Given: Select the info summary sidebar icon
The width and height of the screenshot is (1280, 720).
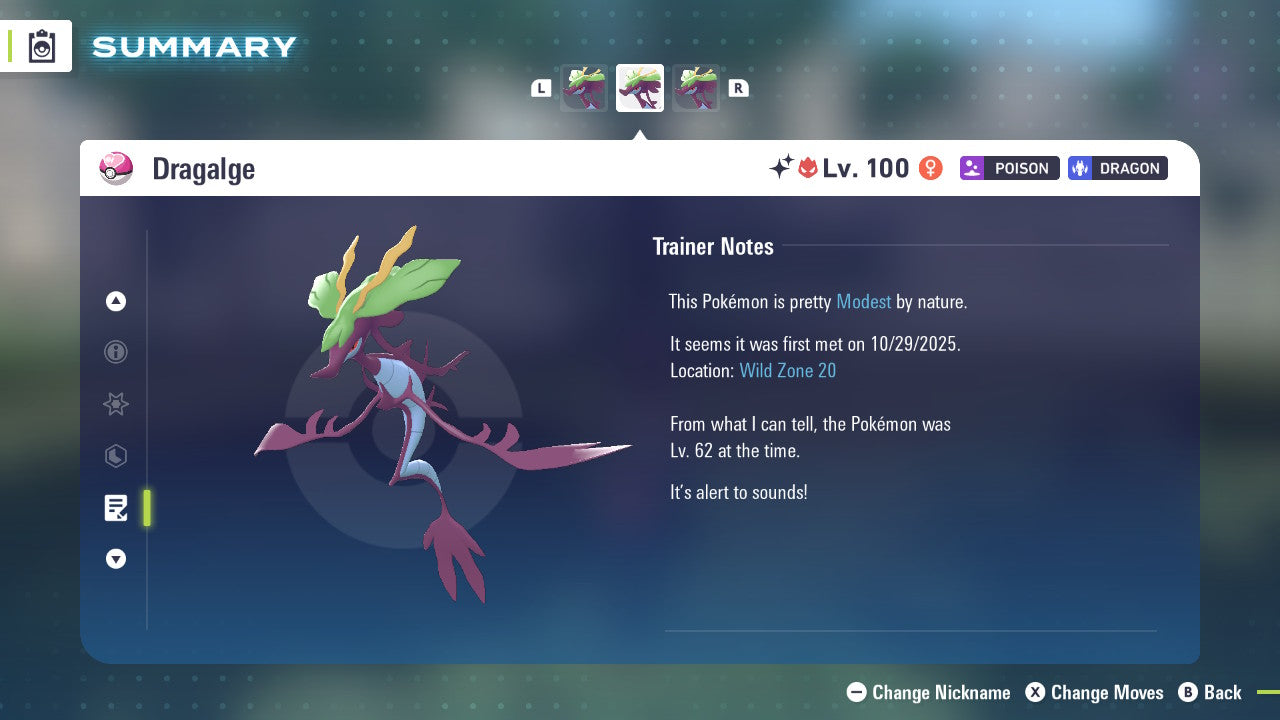Looking at the screenshot, I should (x=116, y=352).
